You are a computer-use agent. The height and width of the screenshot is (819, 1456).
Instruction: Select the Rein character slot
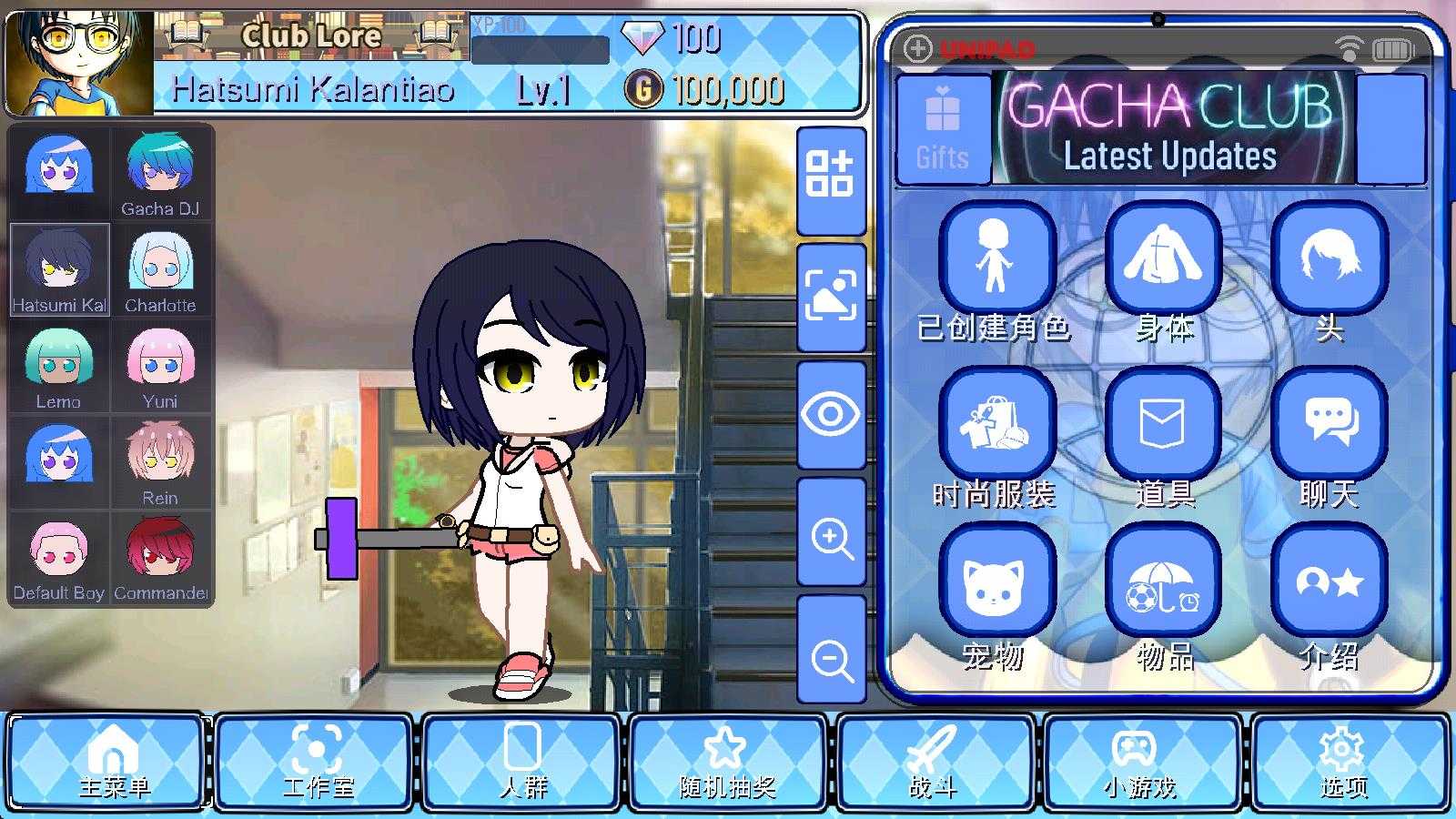tap(160, 462)
